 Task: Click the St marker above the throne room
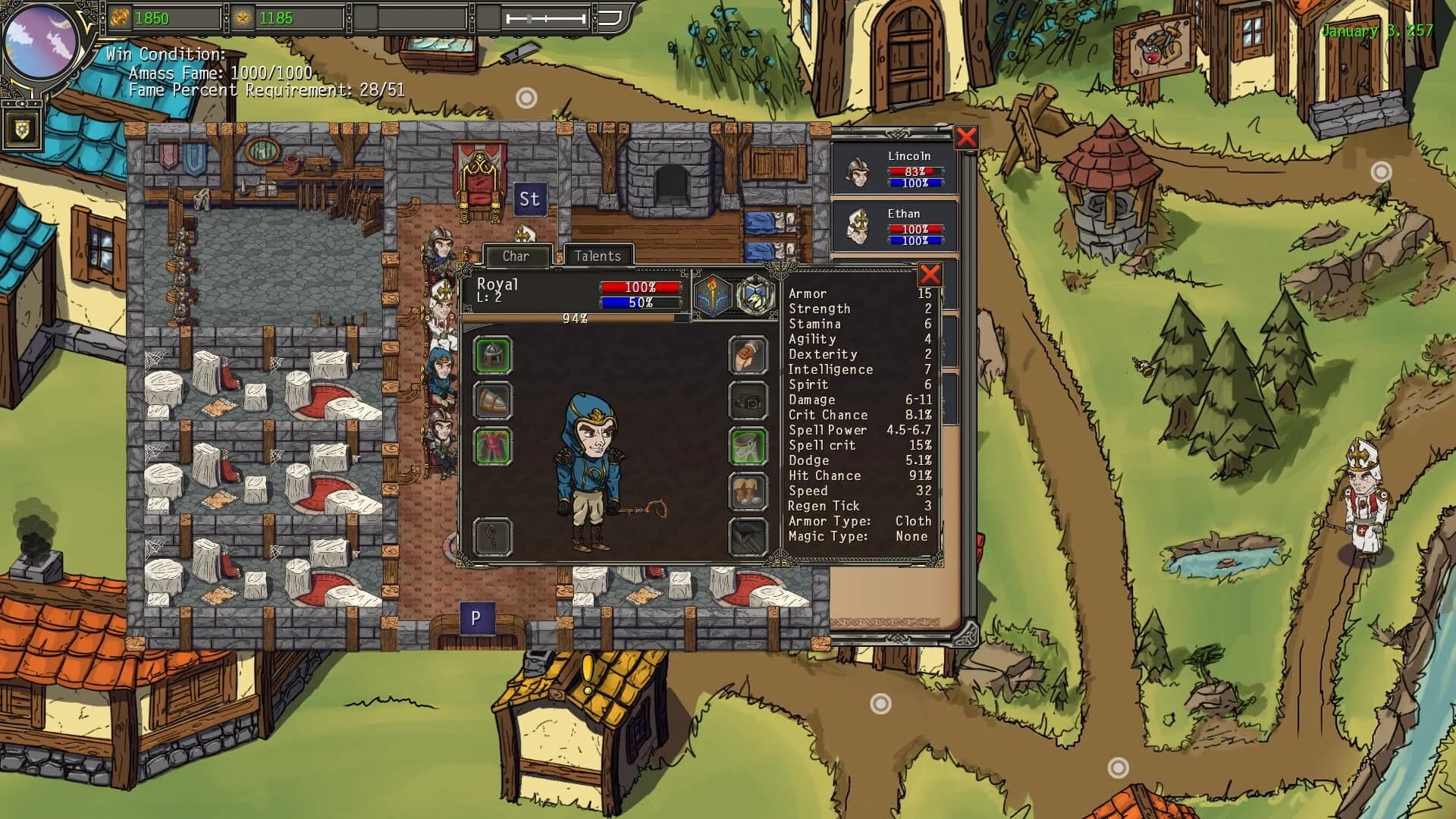point(529,200)
